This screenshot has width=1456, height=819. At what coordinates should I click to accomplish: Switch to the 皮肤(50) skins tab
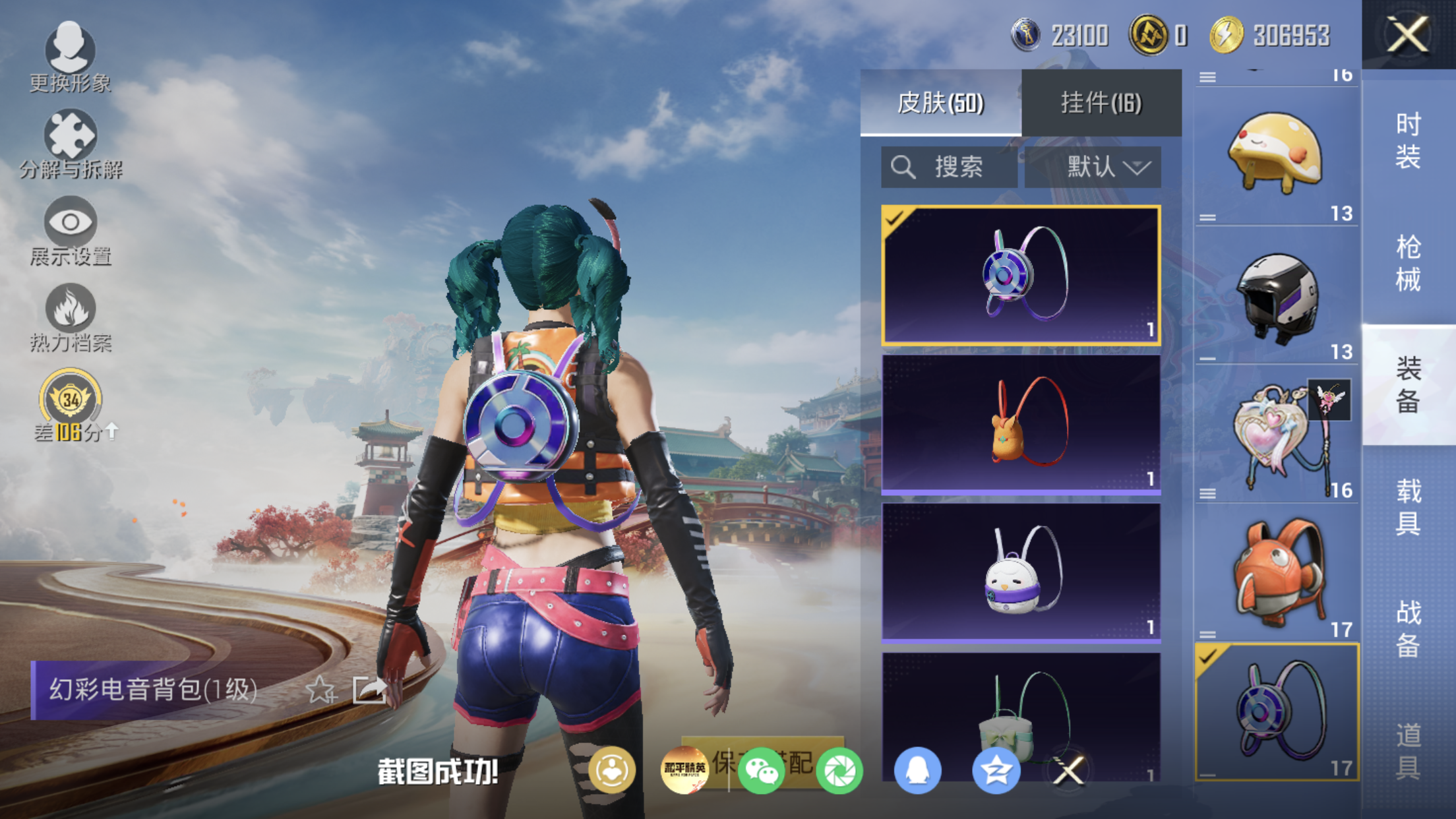(940, 103)
